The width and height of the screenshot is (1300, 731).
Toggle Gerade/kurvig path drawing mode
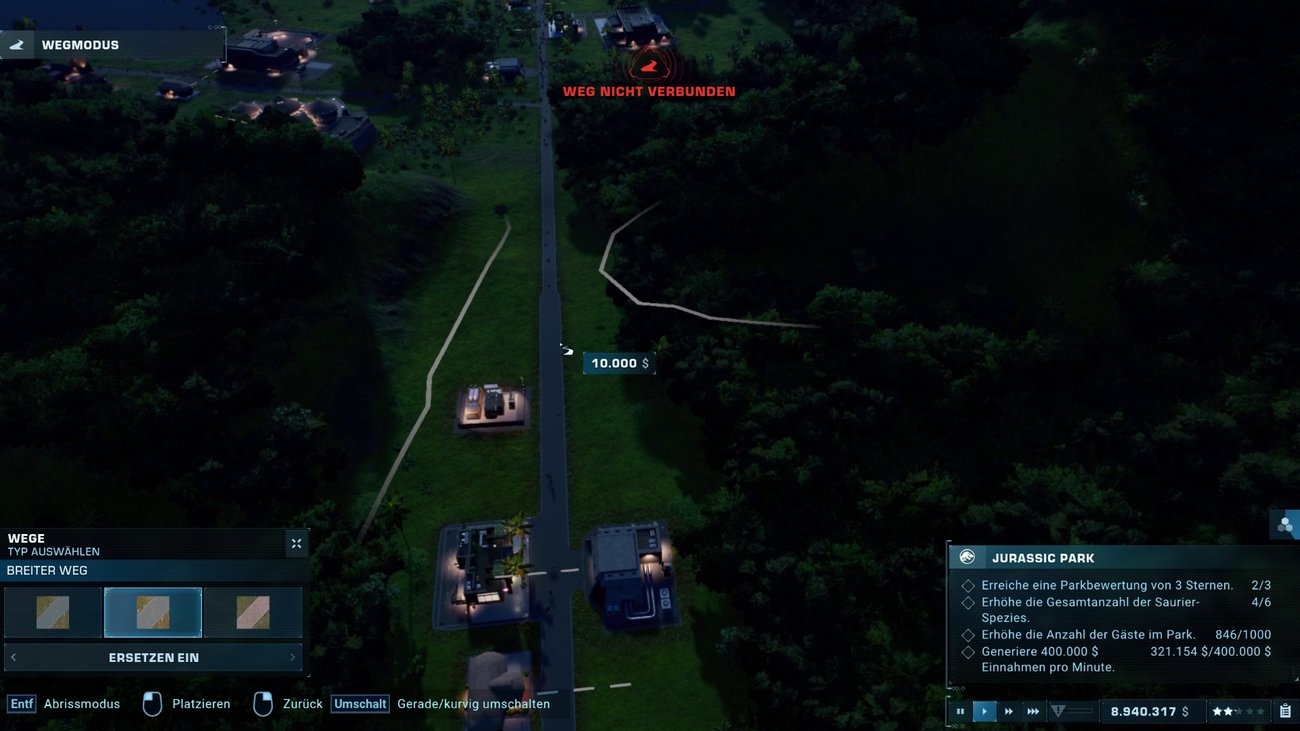360,703
